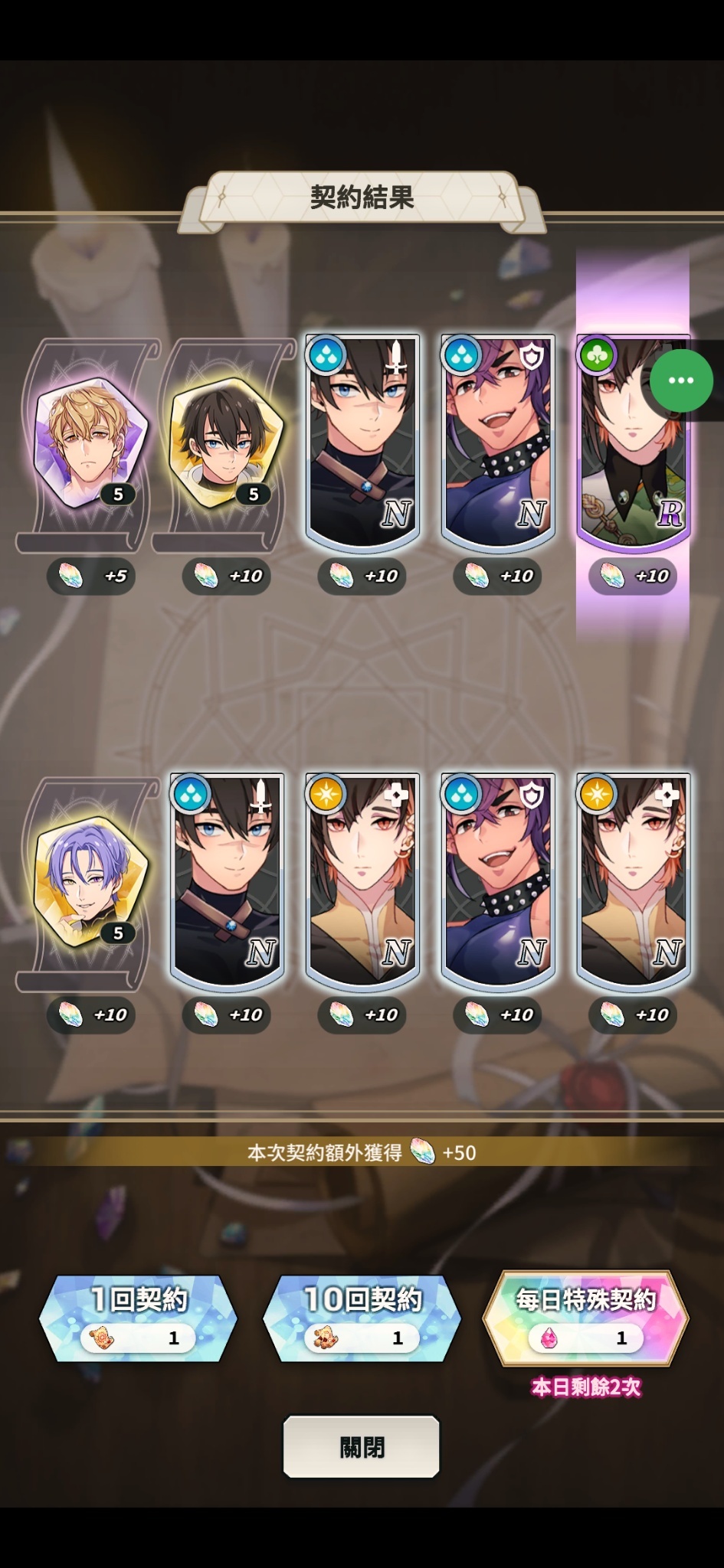The image size is (724, 1568).
Task: Start the 10回契約 ten-pull contract
Action: 362,1318
